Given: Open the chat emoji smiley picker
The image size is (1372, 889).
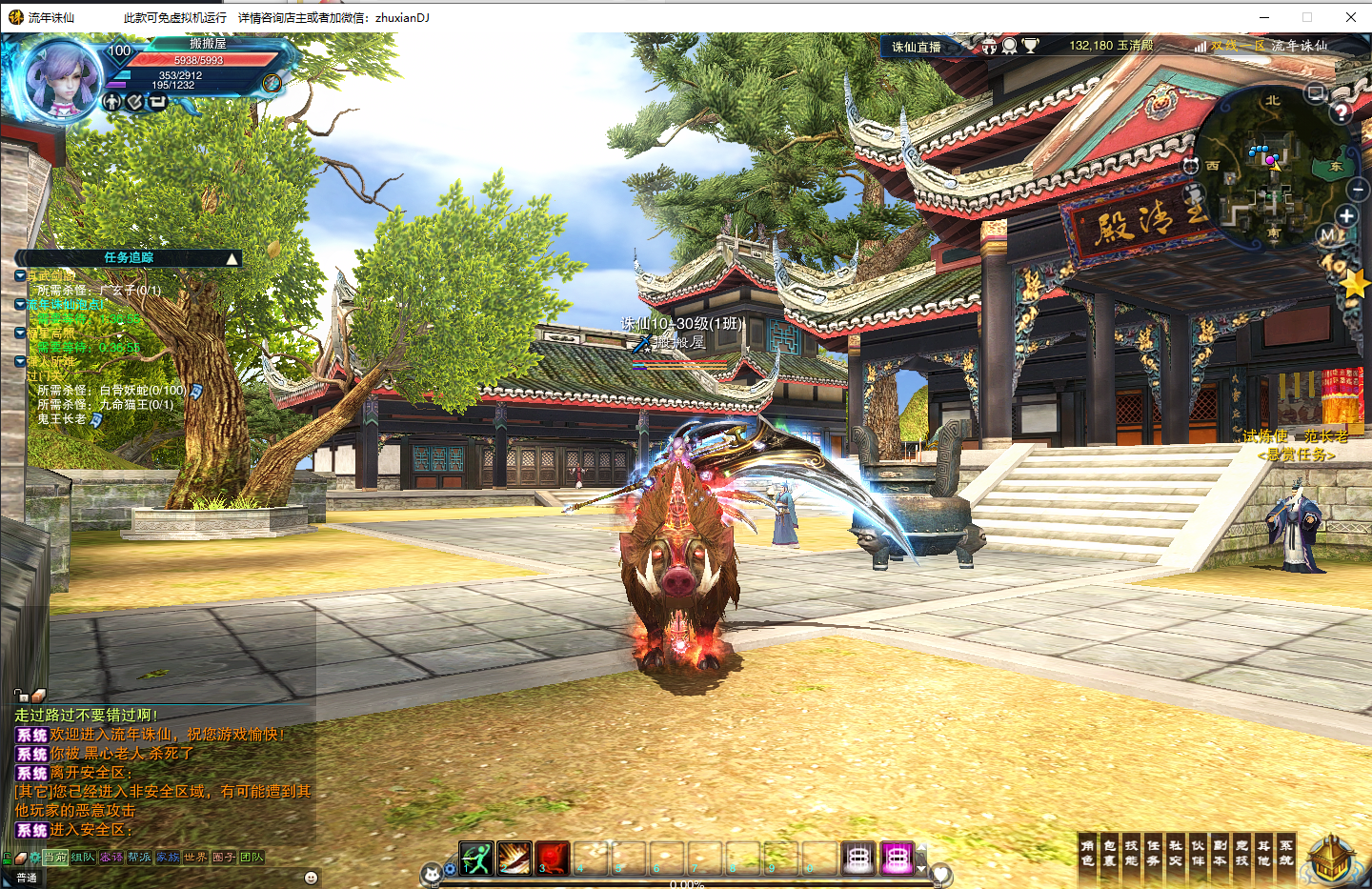Looking at the screenshot, I should 311,878.
